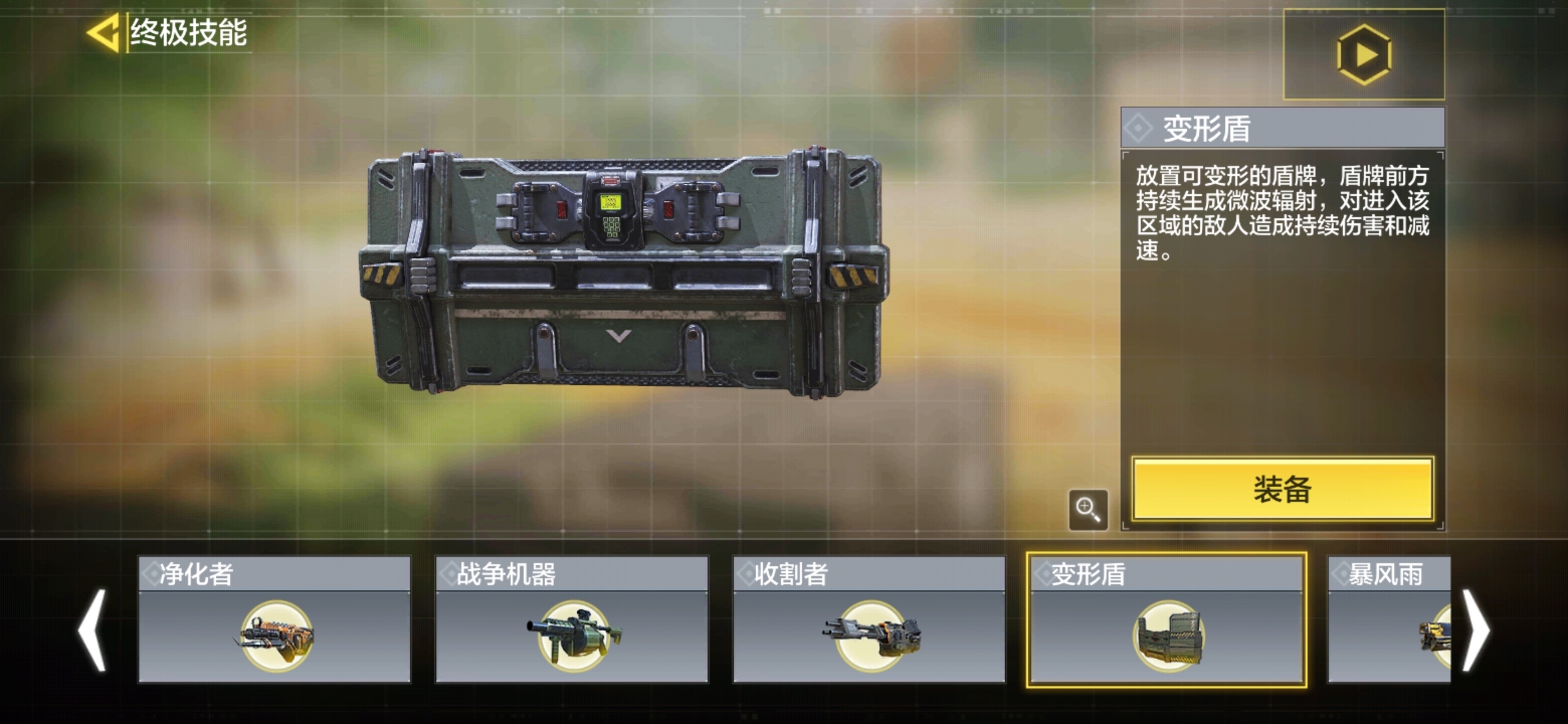Screen dimensions: 1568x724
Task: Show previous skills with the left arrow
Action: tap(92, 630)
